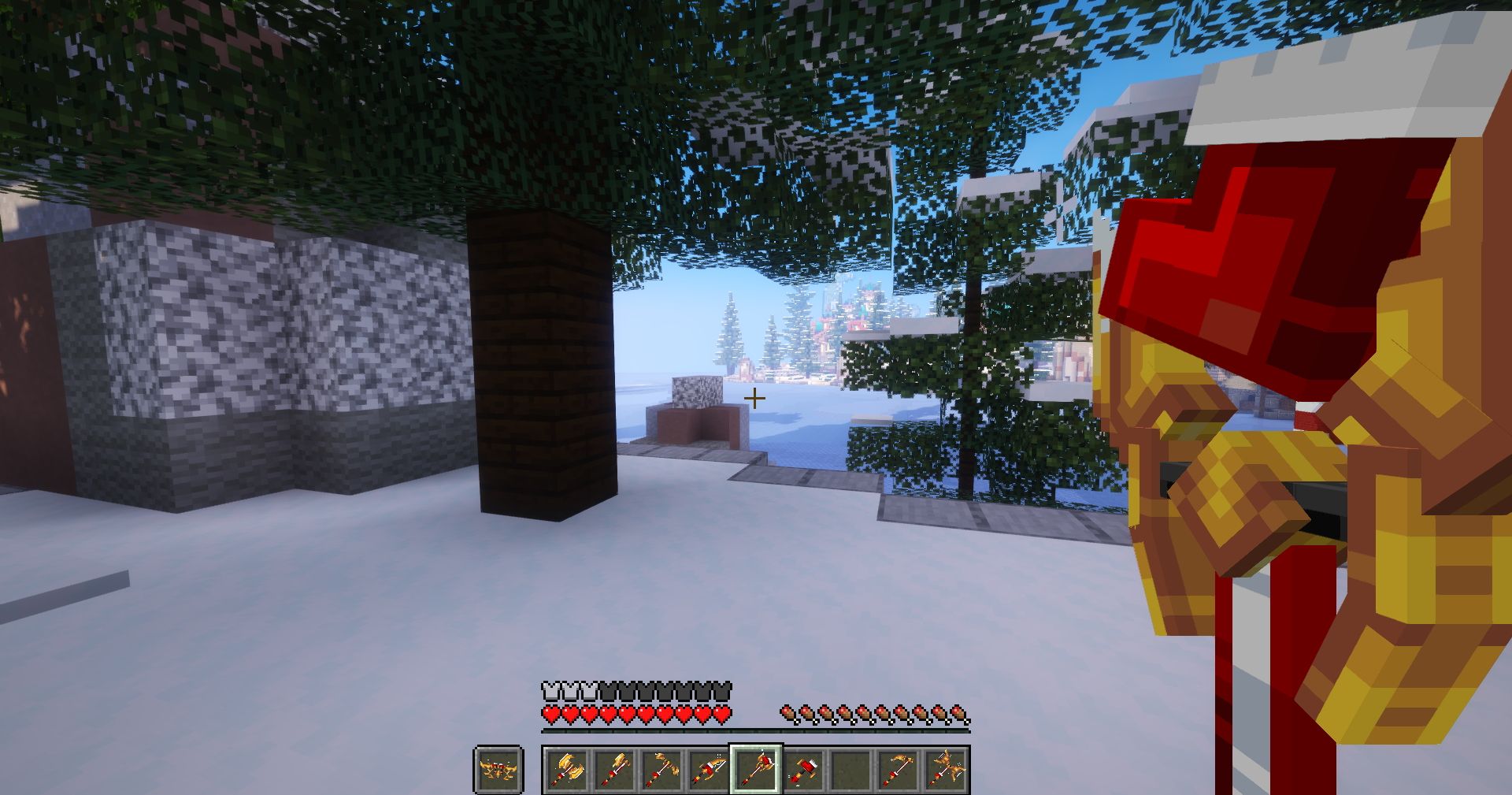The width and height of the screenshot is (1512, 795).
Task: Select the golden pickaxe in hotbar slot 8
Action: pyautogui.click(x=900, y=771)
